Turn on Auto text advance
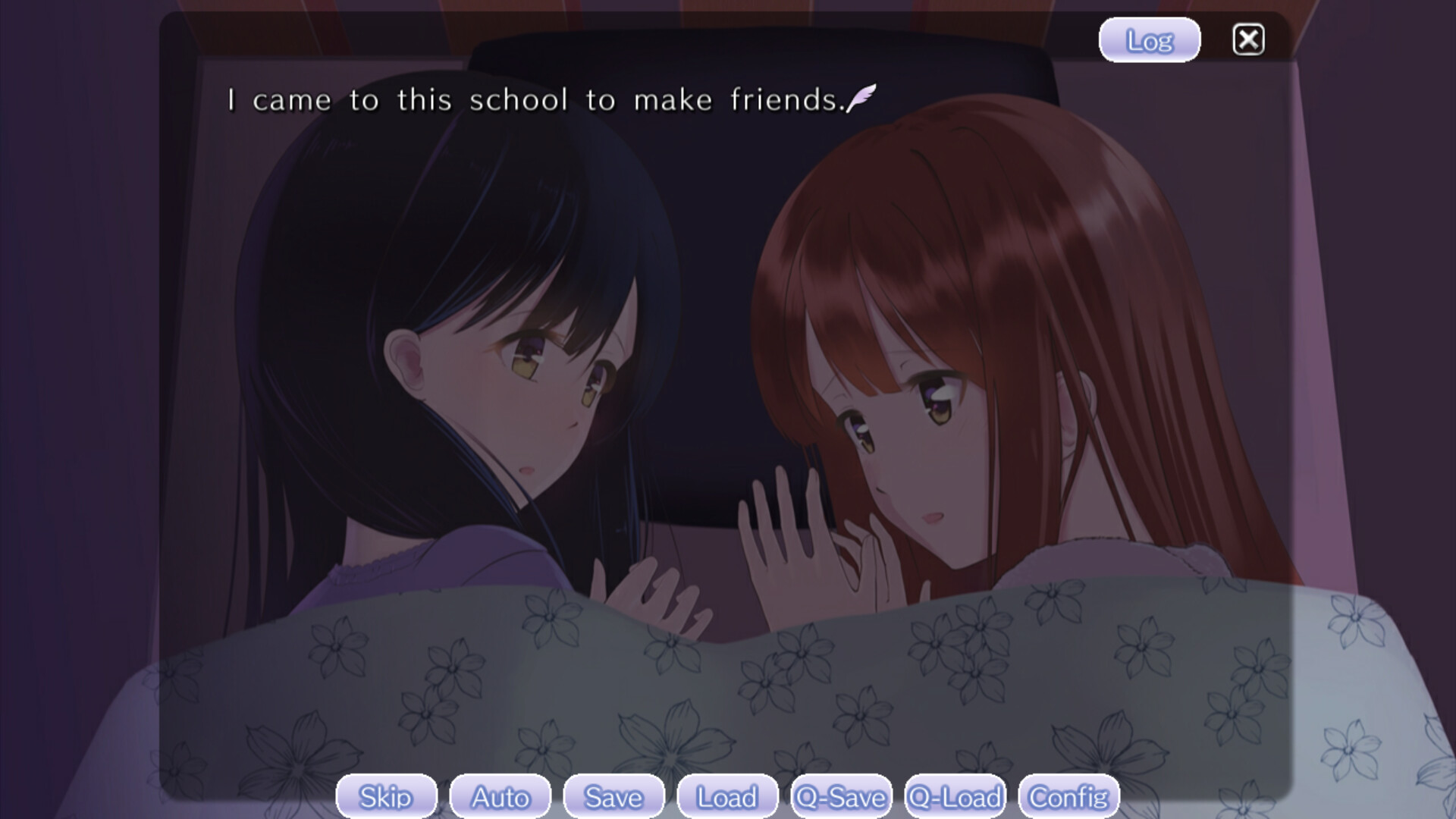 click(500, 797)
